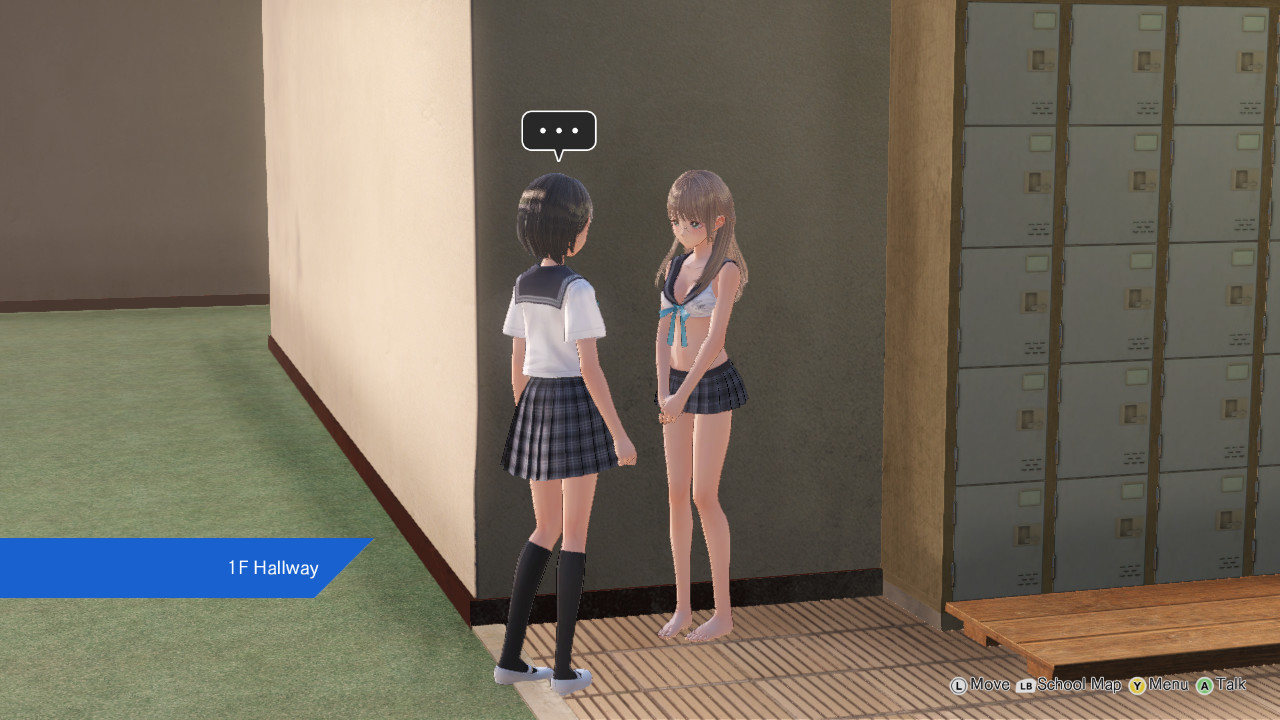Click the School Map label text
Image resolution: width=1280 pixels, height=720 pixels.
click(1081, 684)
